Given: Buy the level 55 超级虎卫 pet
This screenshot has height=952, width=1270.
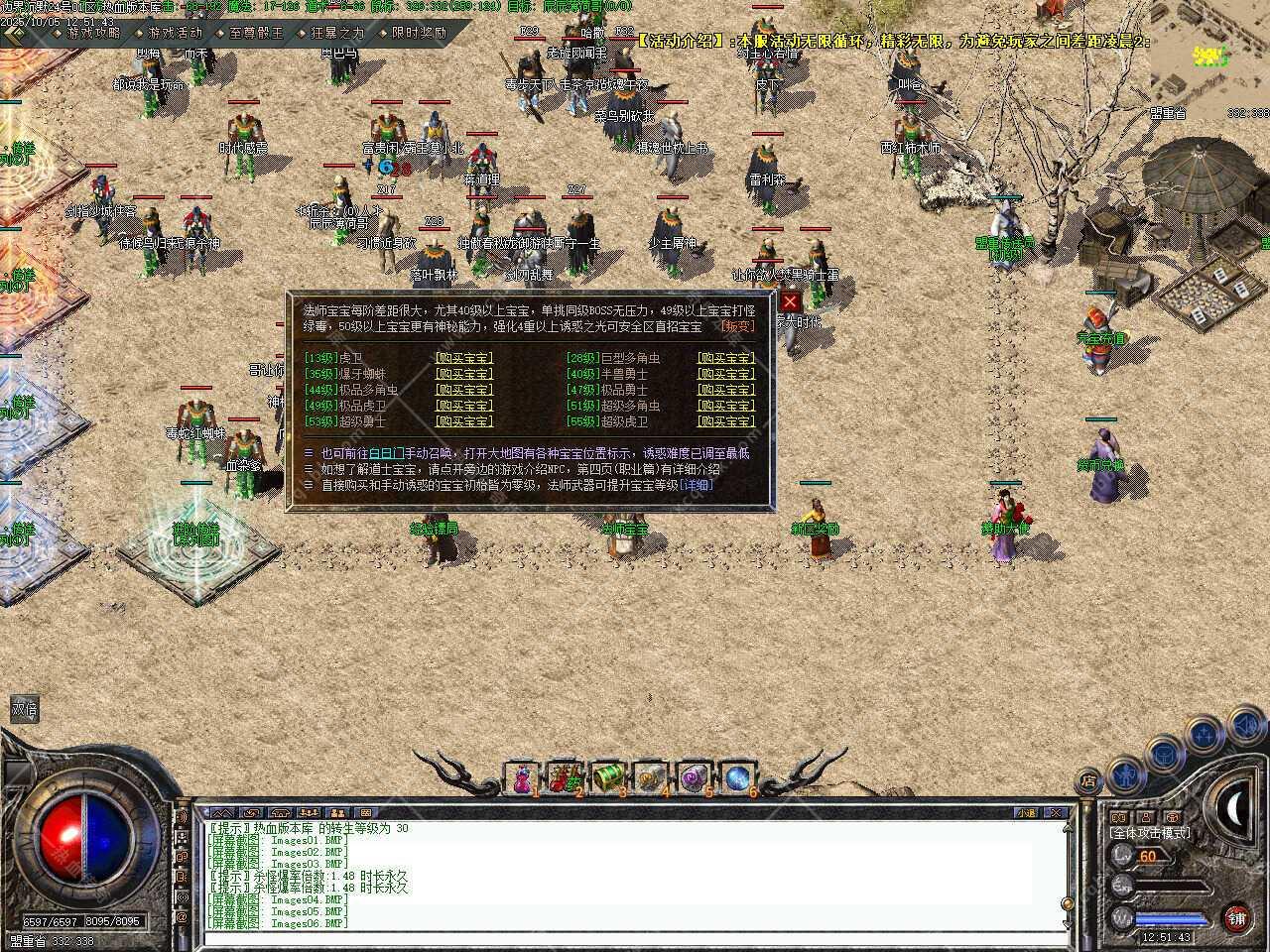Looking at the screenshot, I should pyautogui.click(x=725, y=421).
